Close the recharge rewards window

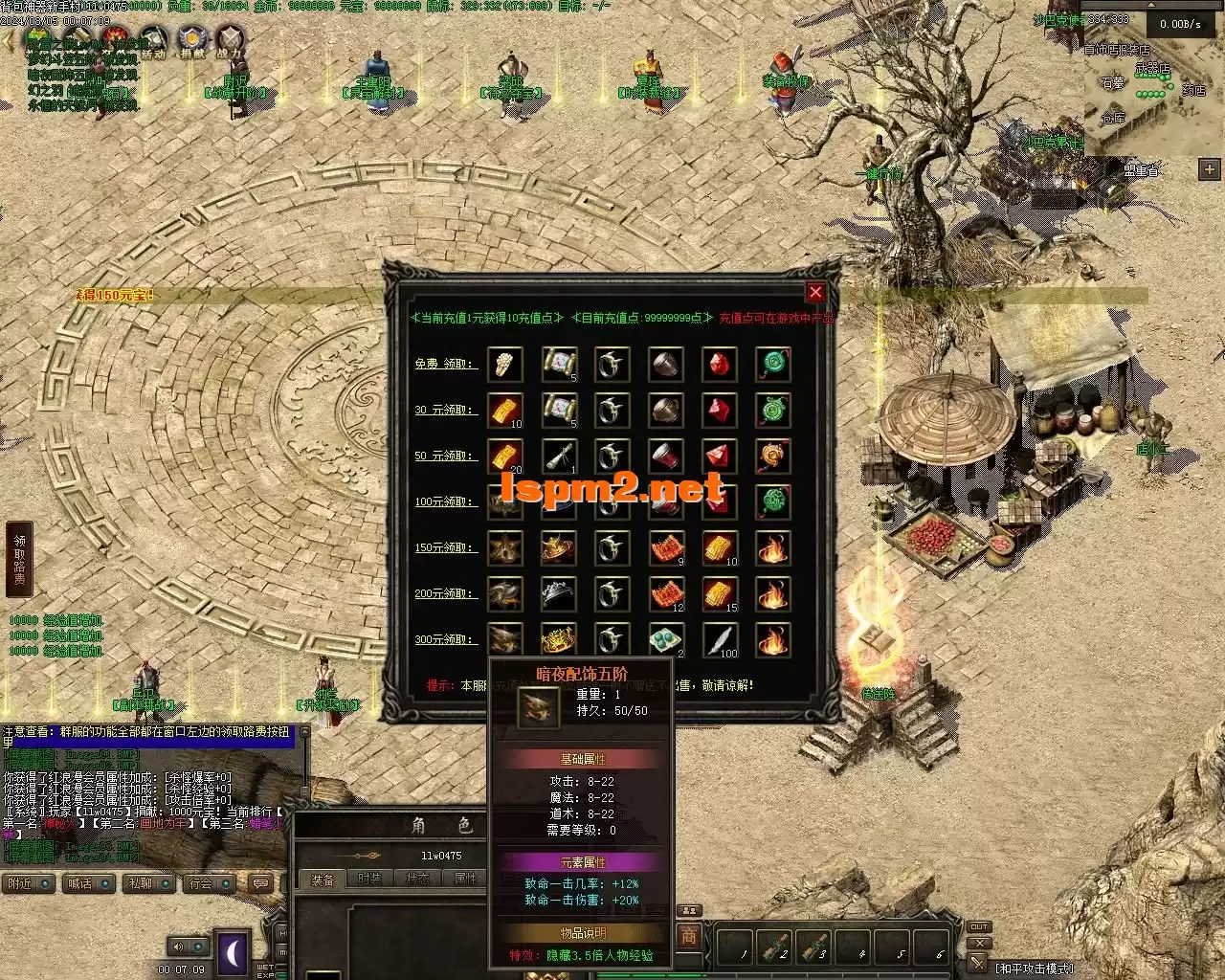tap(815, 293)
